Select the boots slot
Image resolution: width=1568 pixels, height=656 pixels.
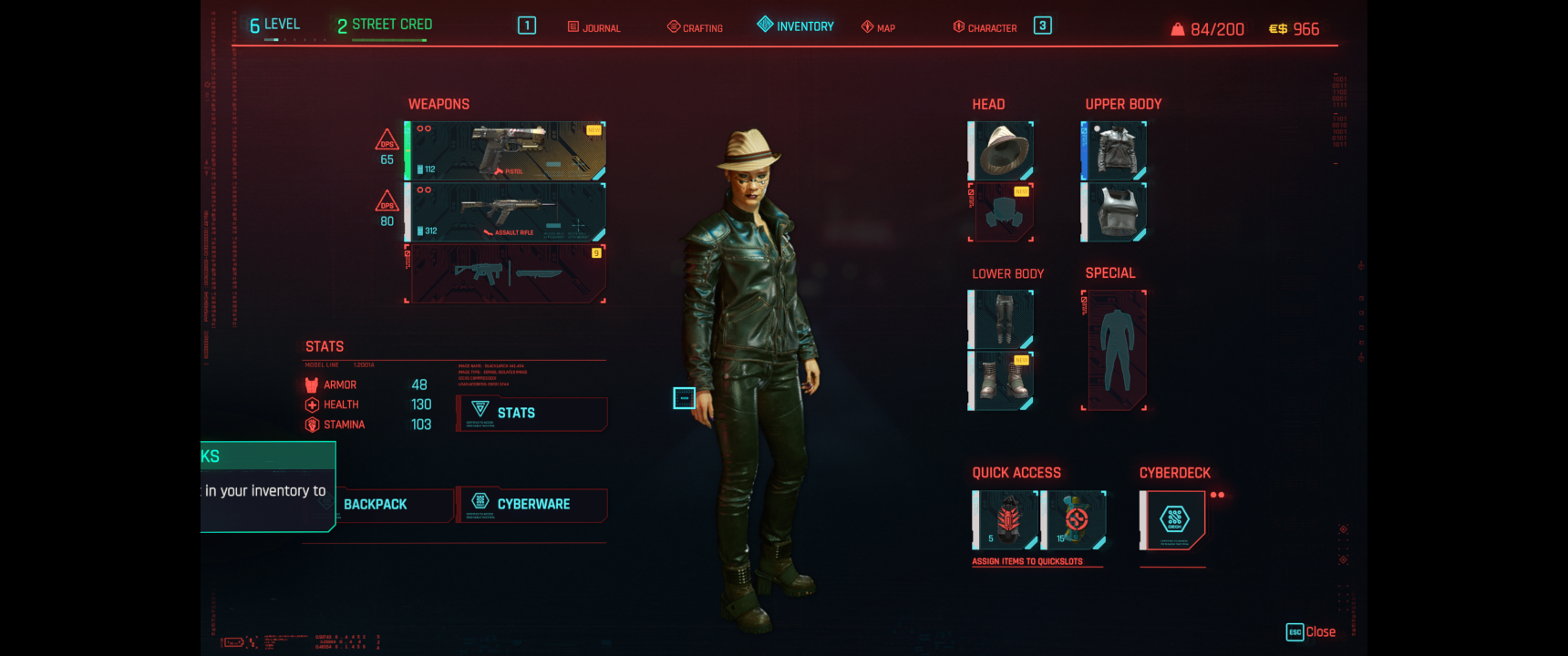point(1001,380)
